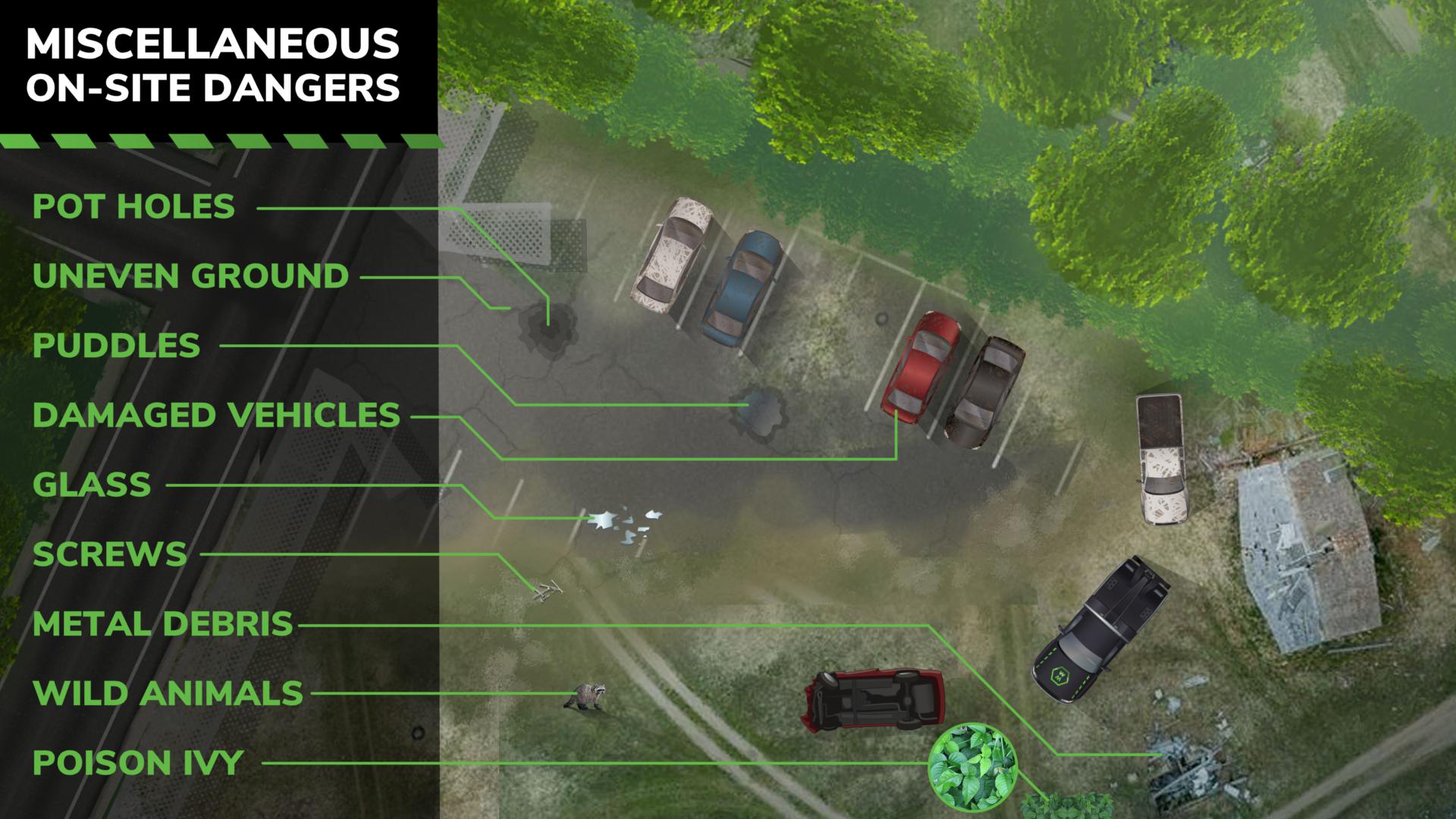Select the Poison Ivy legend entry

coord(137,763)
